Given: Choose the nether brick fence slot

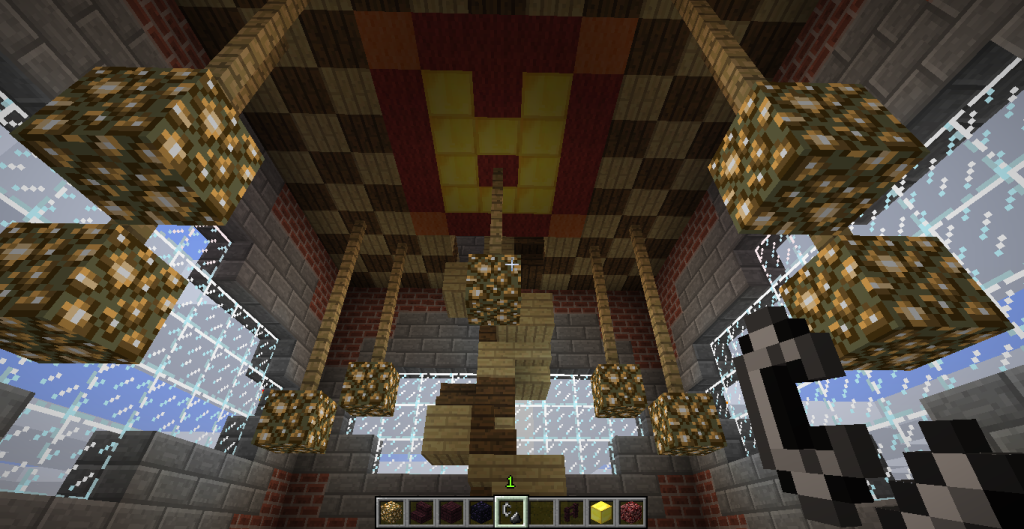Looking at the screenshot, I should click(571, 512).
